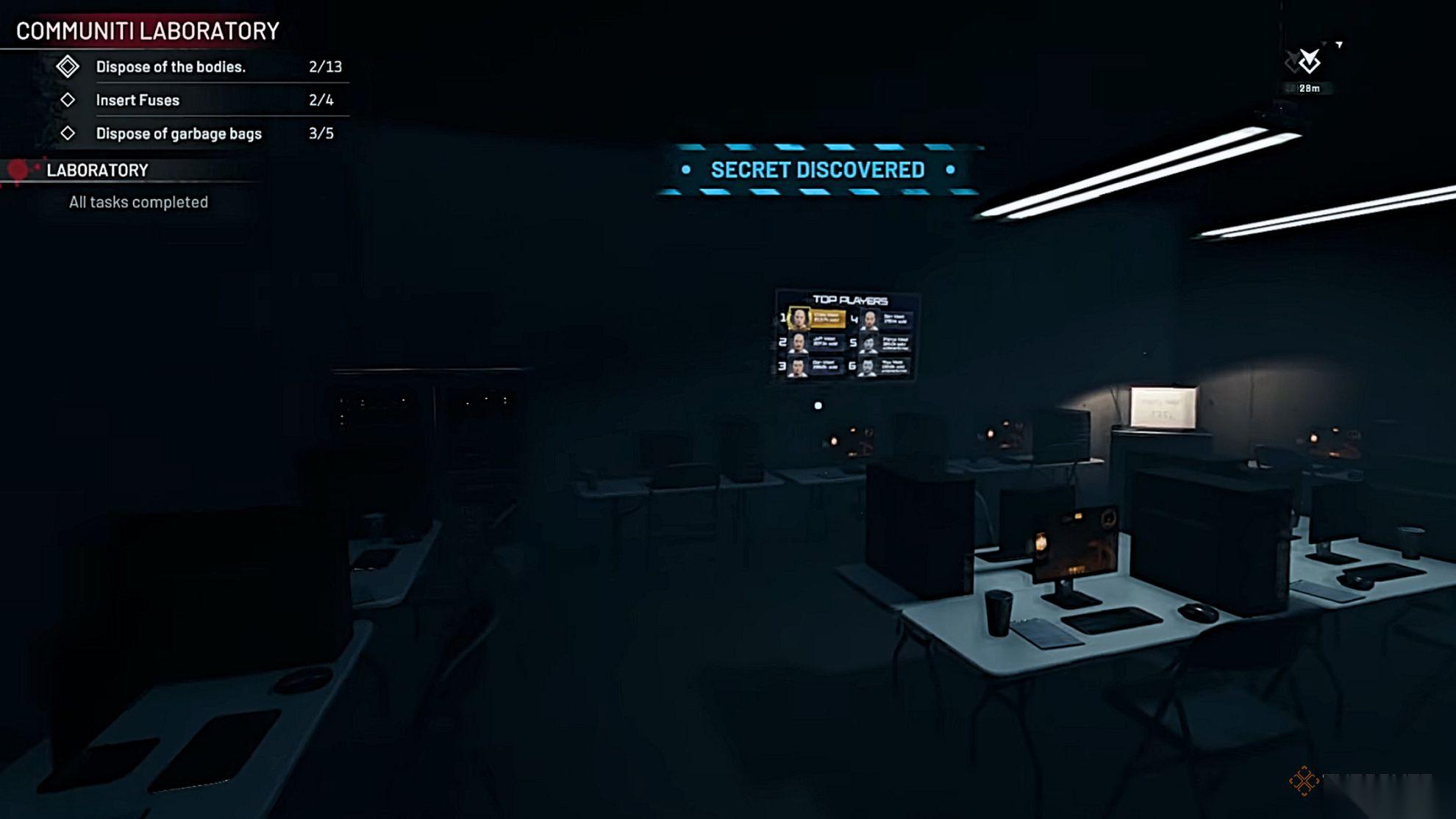This screenshot has height=819, width=1456.
Task: Select the Insert Fuses objective
Action: (138, 100)
